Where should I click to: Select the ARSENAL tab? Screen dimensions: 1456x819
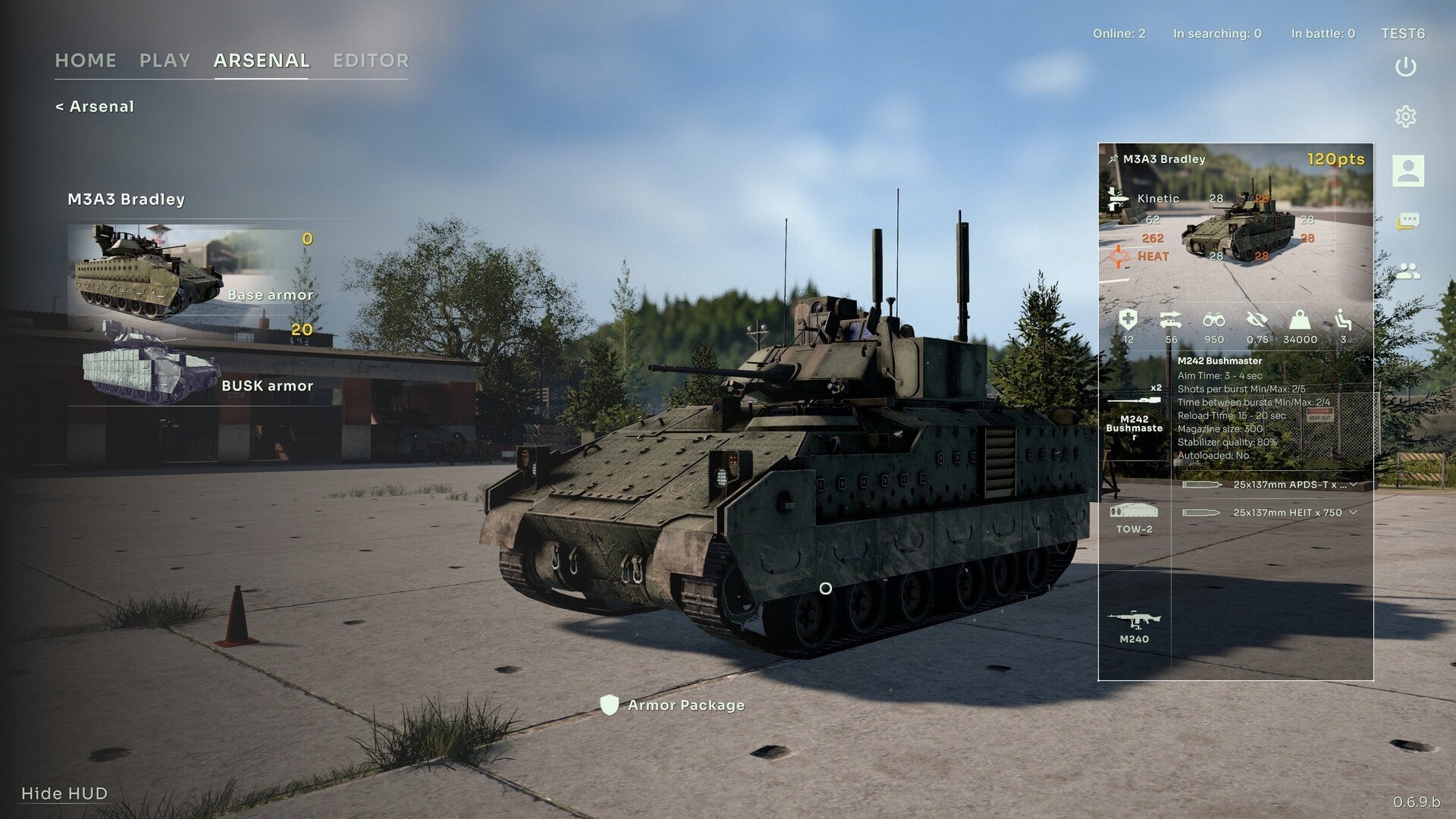262,61
